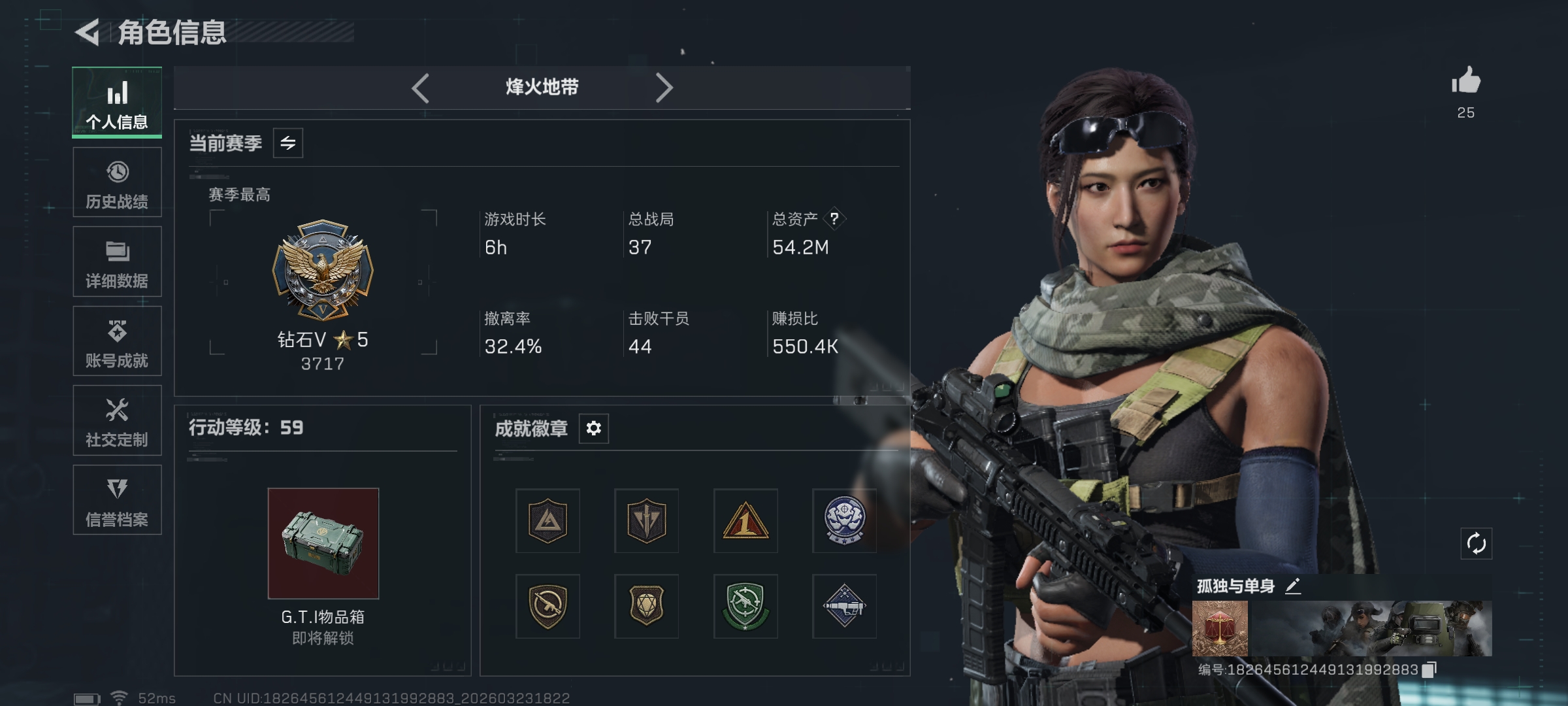1568x706 pixels.
Task: Open the 社交定制 tab
Action: point(118,420)
